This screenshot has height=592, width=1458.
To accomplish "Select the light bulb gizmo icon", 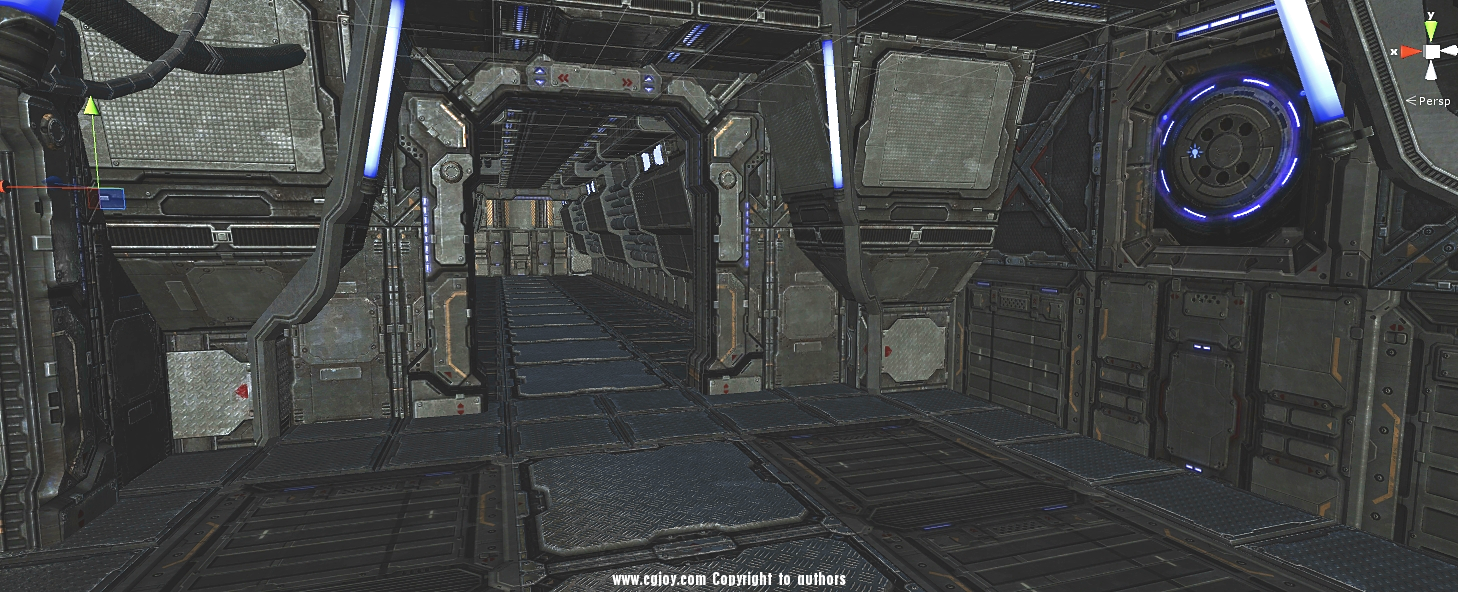I will [x=1193, y=153].
